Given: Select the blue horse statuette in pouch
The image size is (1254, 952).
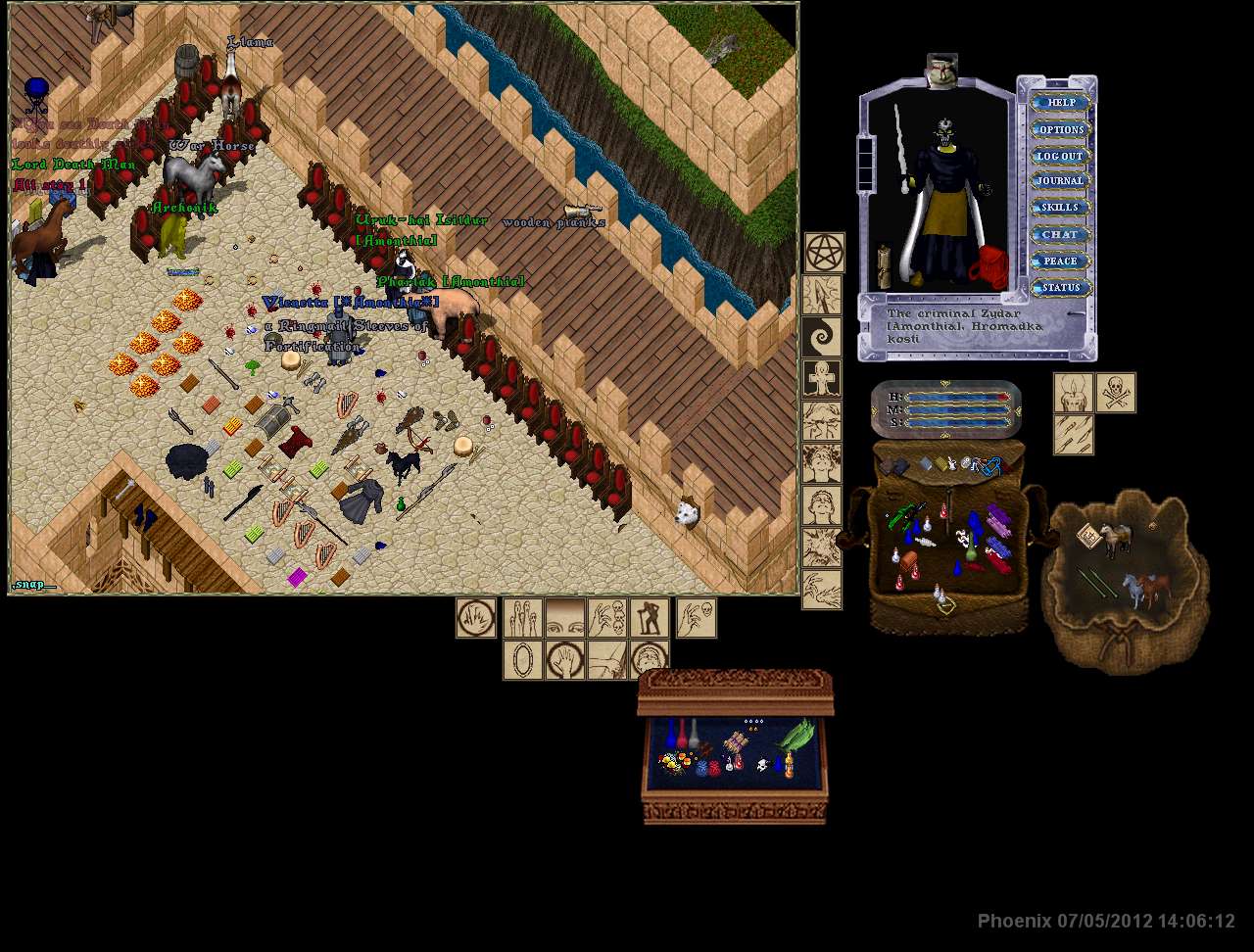Looking at the screenshot, I should (x=1132, y=590).
